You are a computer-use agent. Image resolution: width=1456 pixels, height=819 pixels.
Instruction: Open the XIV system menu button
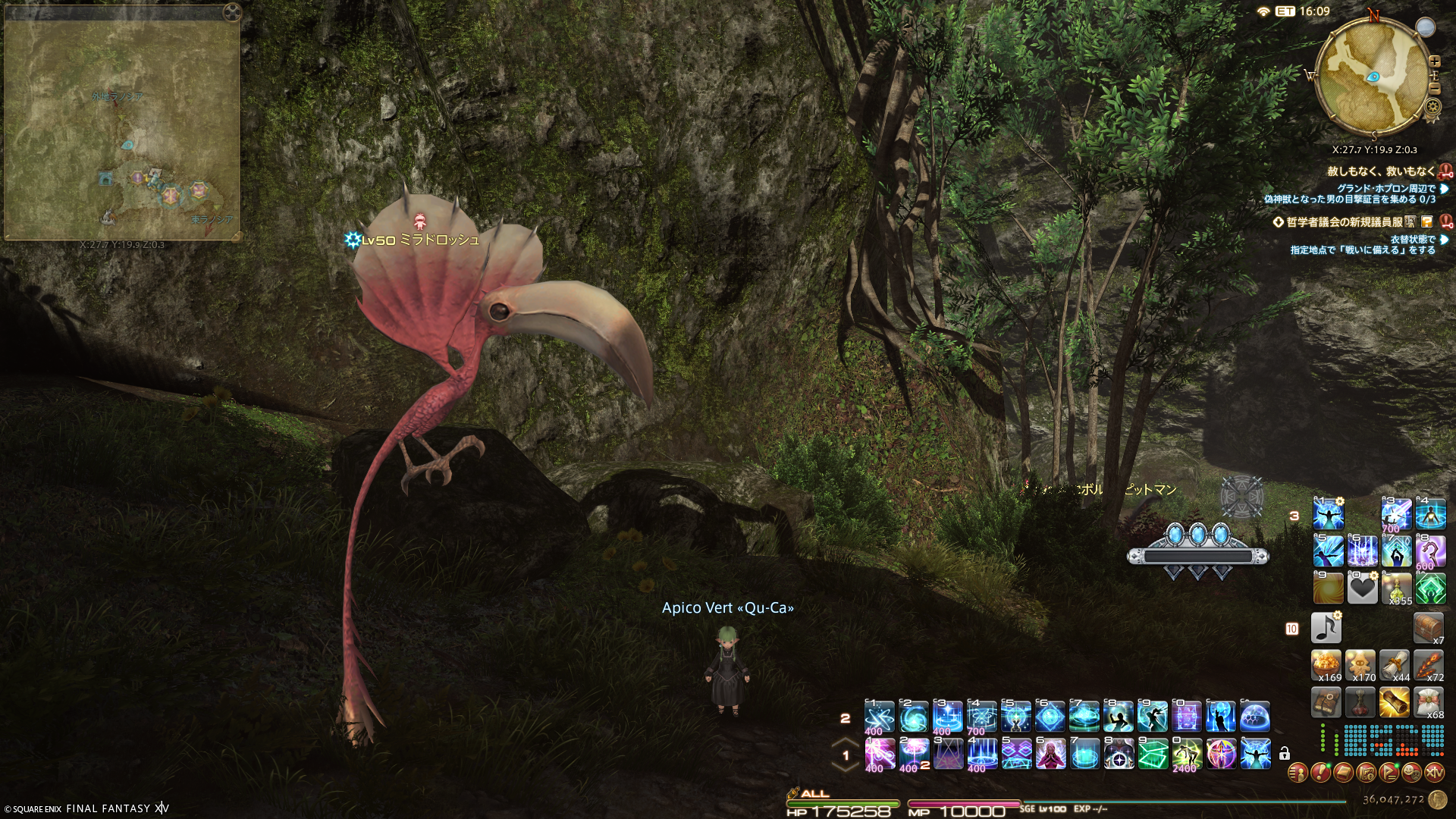1434,773
